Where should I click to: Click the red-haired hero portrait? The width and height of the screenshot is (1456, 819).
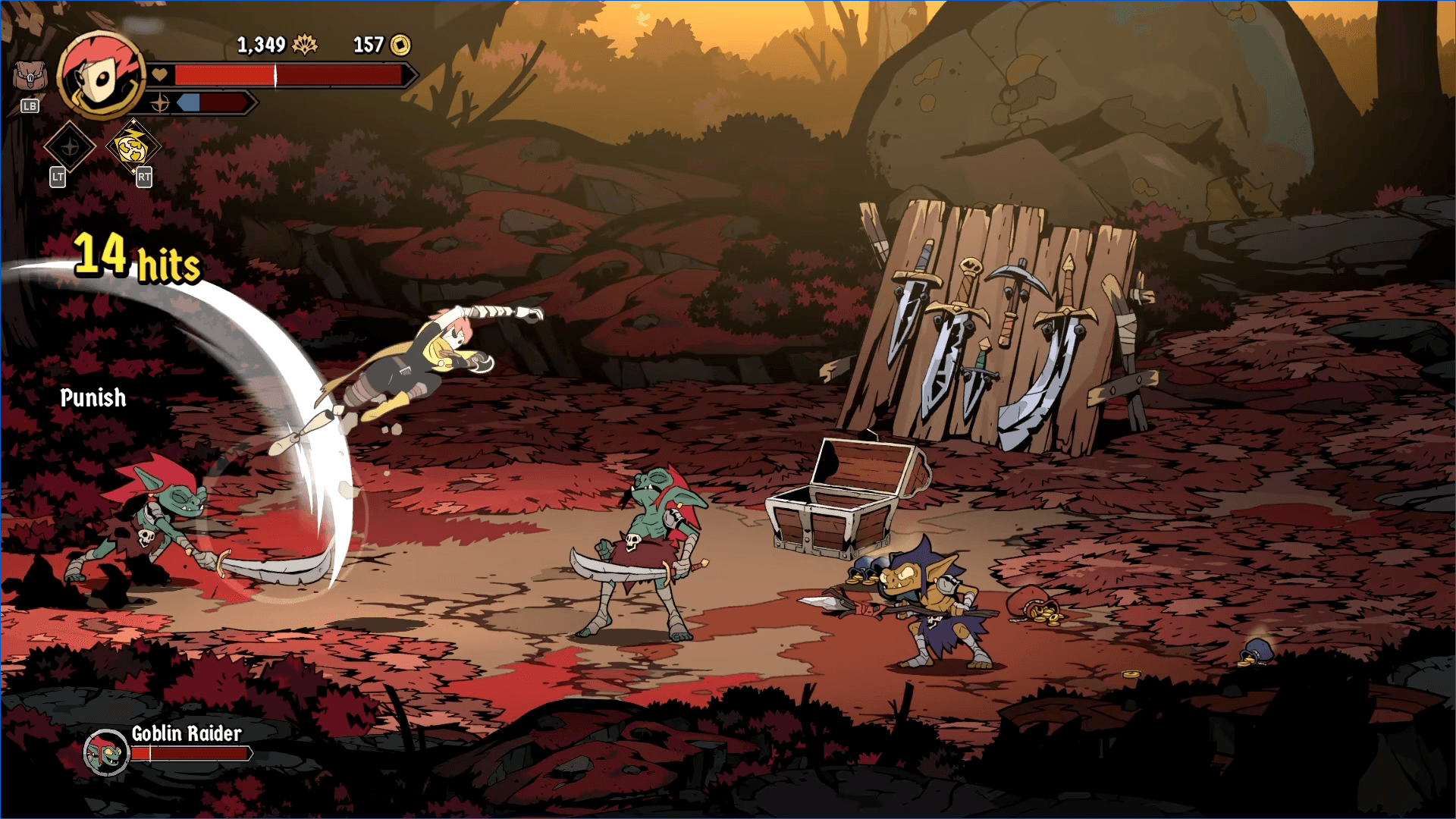101,75
